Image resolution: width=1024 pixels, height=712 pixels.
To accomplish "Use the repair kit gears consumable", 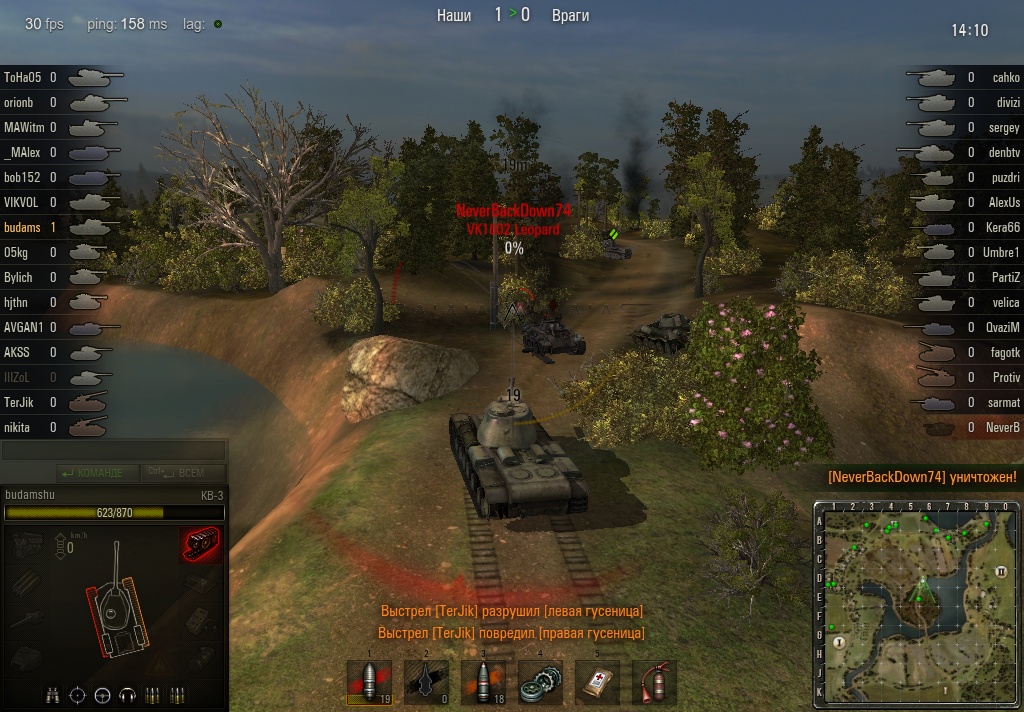I will coord(541,683).
